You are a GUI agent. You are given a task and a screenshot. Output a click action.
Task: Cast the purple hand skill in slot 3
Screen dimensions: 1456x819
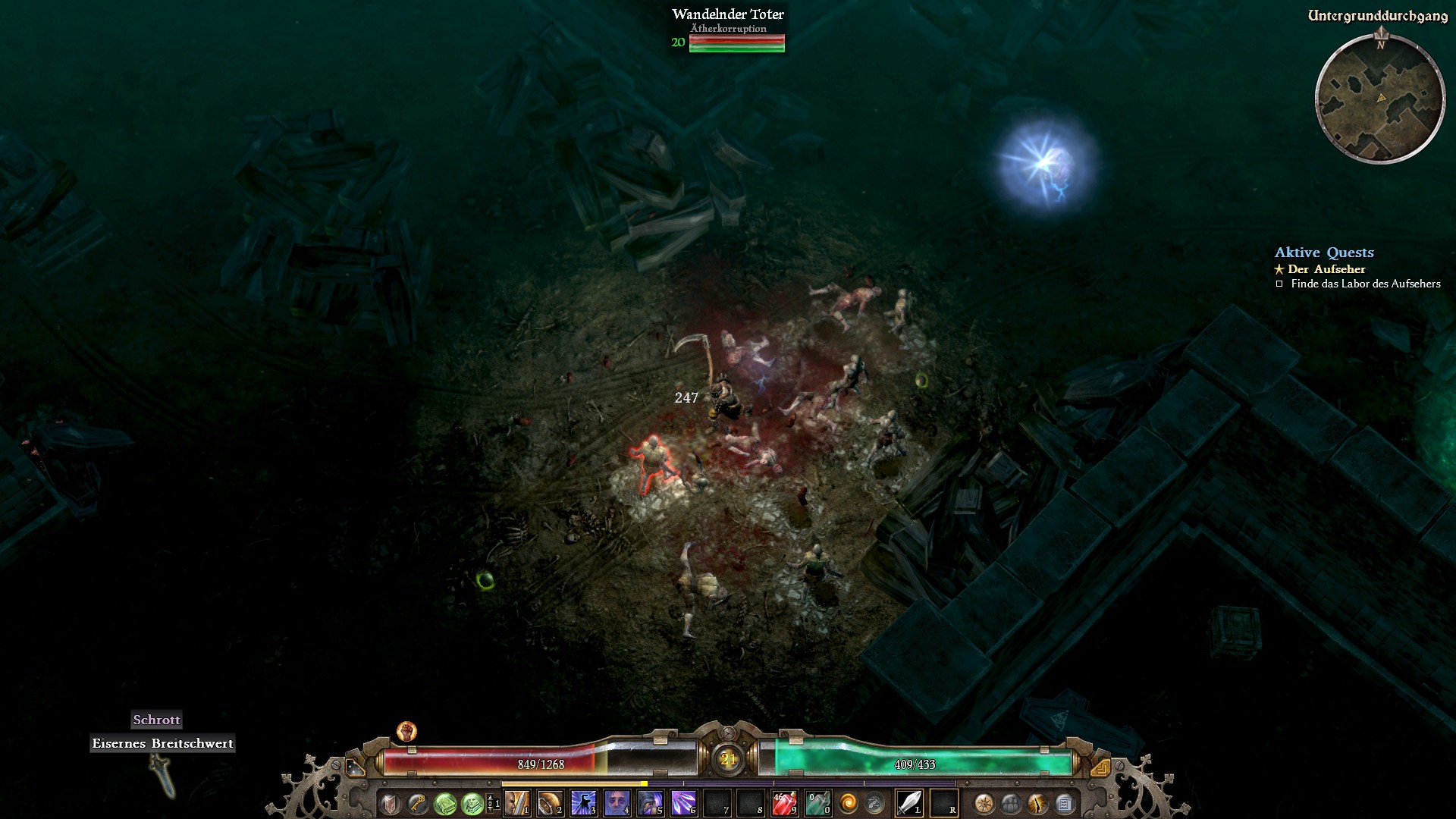(x=584, y=803)
